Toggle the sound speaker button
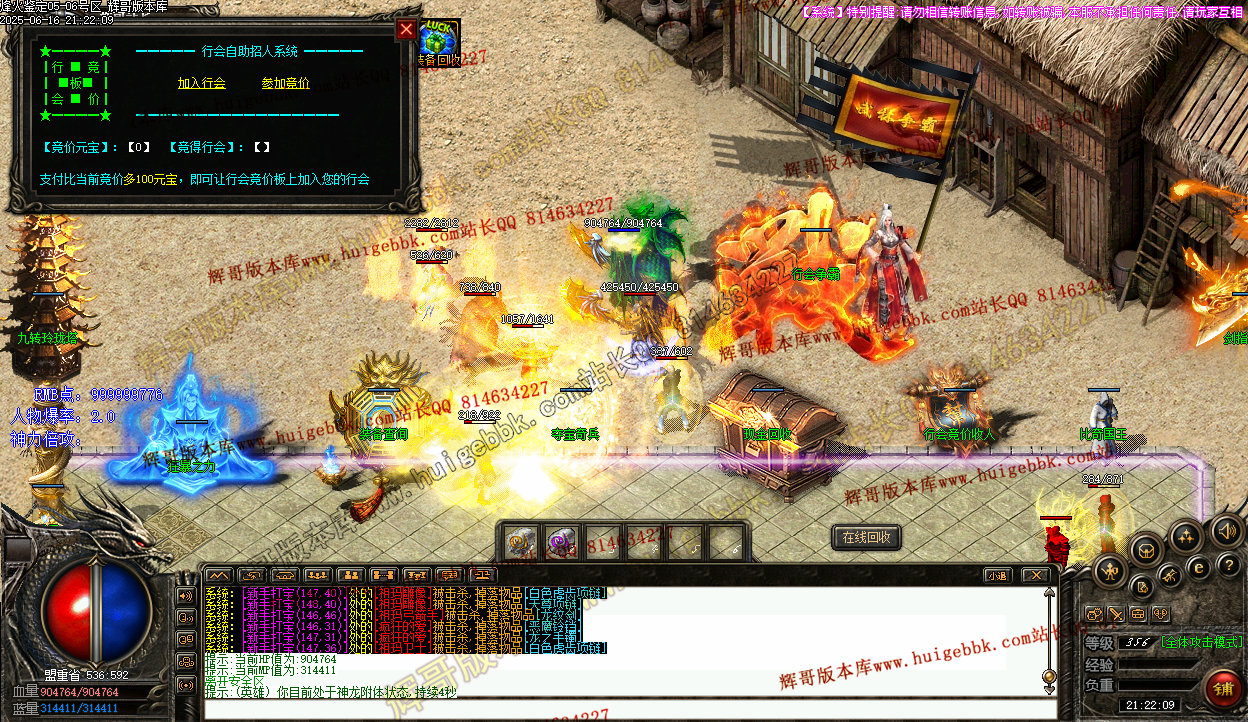The height and width of the screenshot is (722, 1248). 1227,530
